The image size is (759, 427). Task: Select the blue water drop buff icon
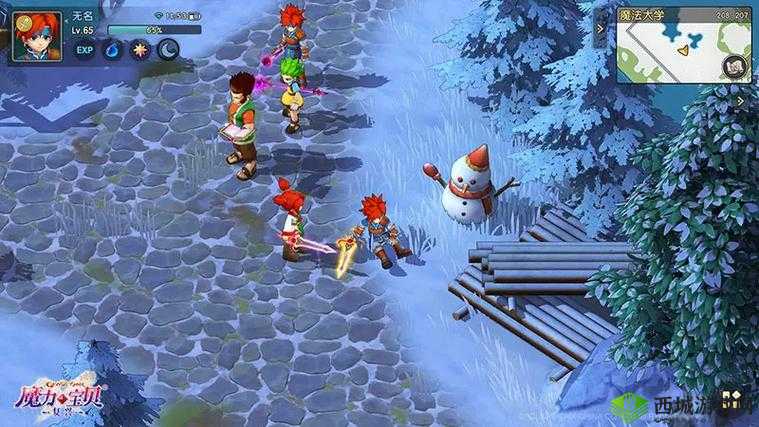pos(113,49)
